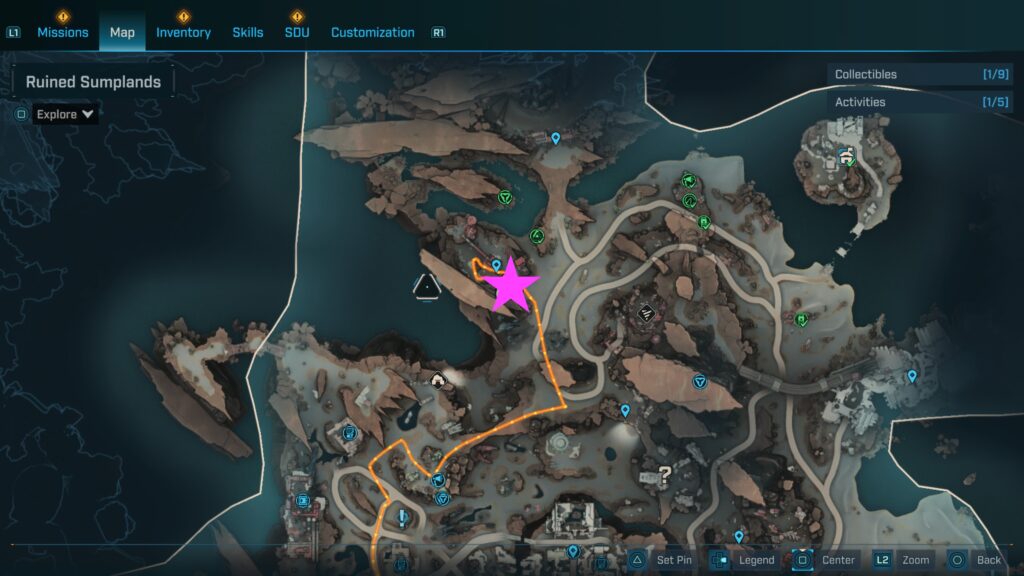This screenshot has height=576, width=1024.
Task: Go Back from the map
Action: [x=976, y=560]
